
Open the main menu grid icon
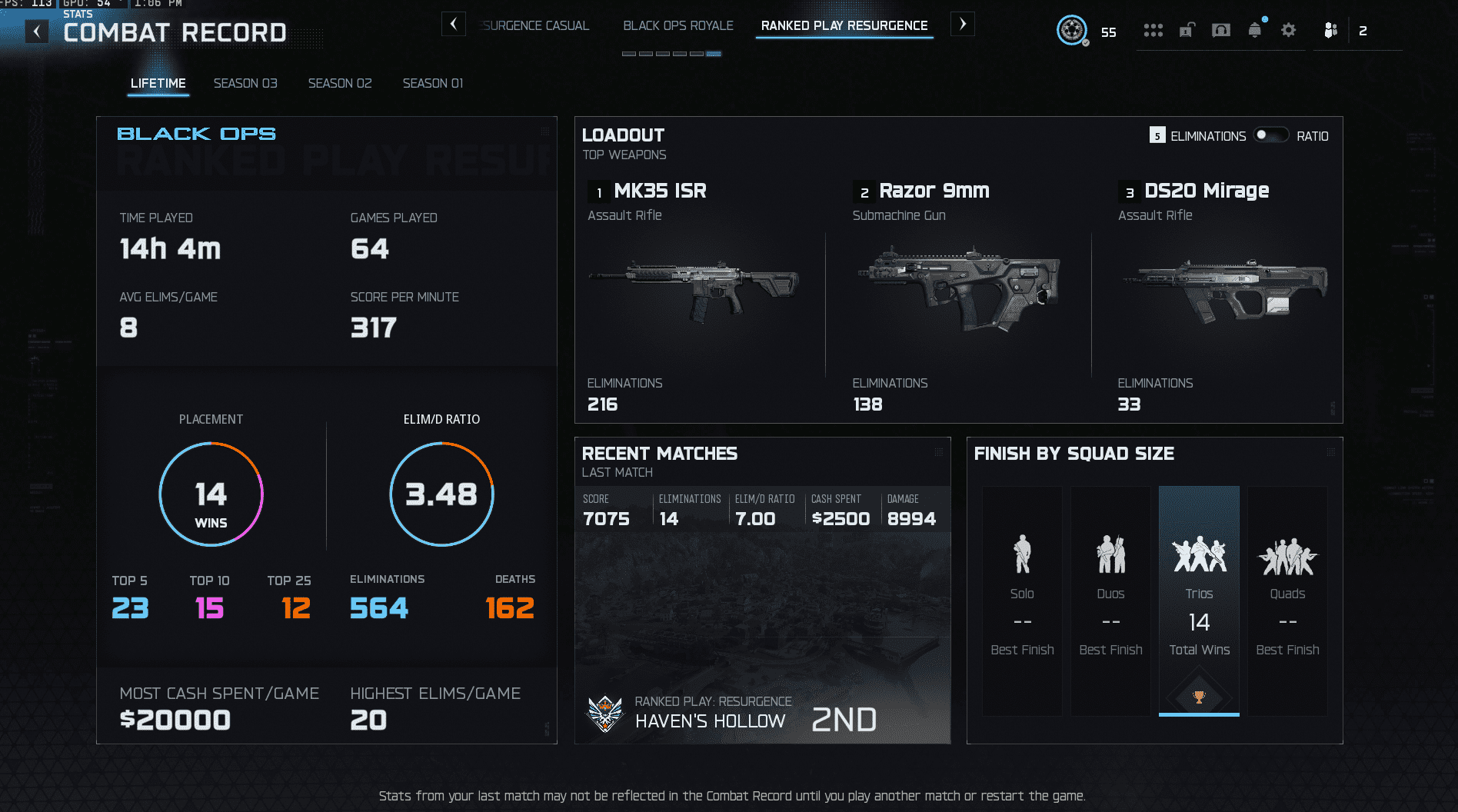(x=1153, y=30)
